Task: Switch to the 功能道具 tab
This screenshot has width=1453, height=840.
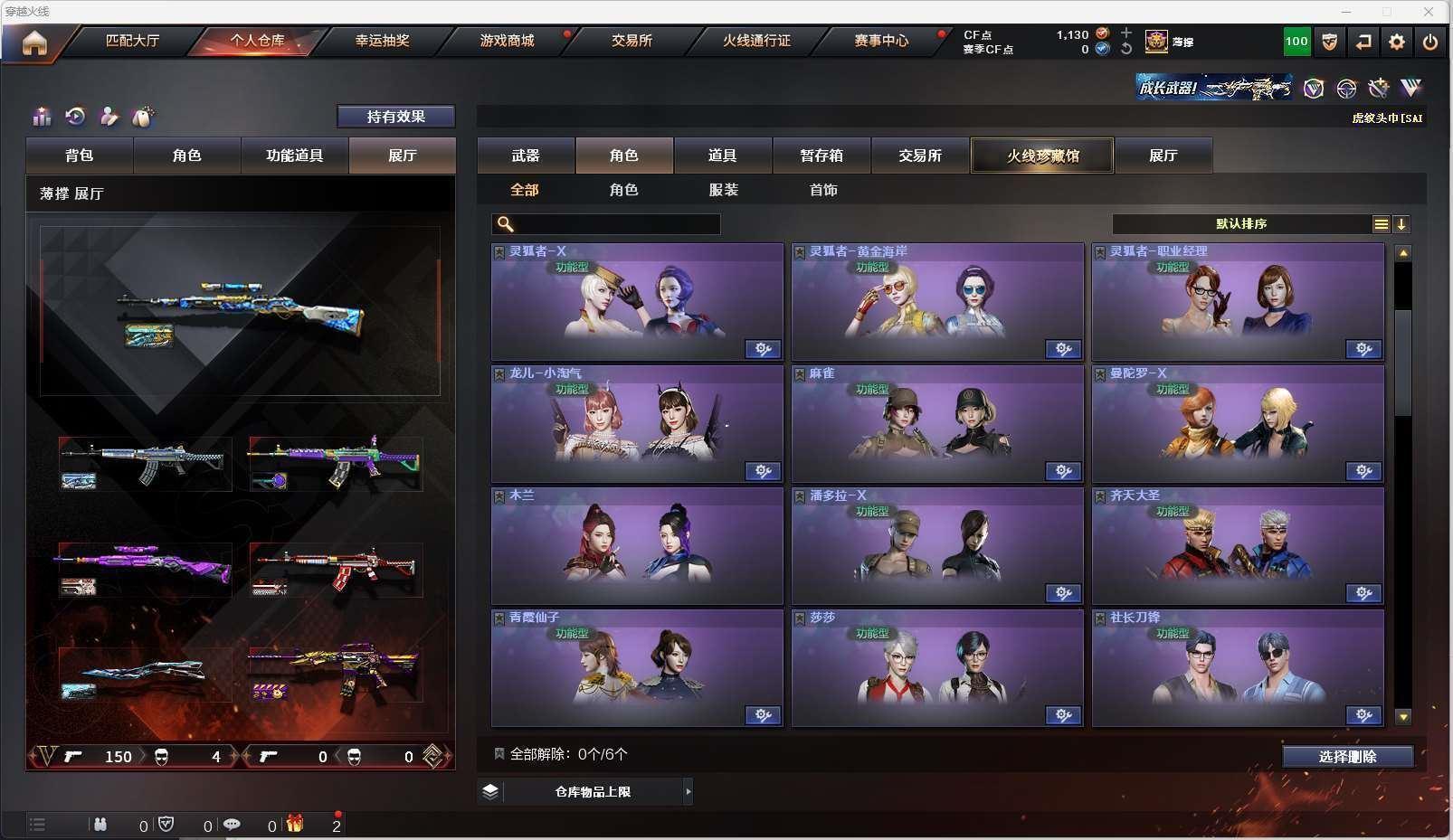Action: 294,156
